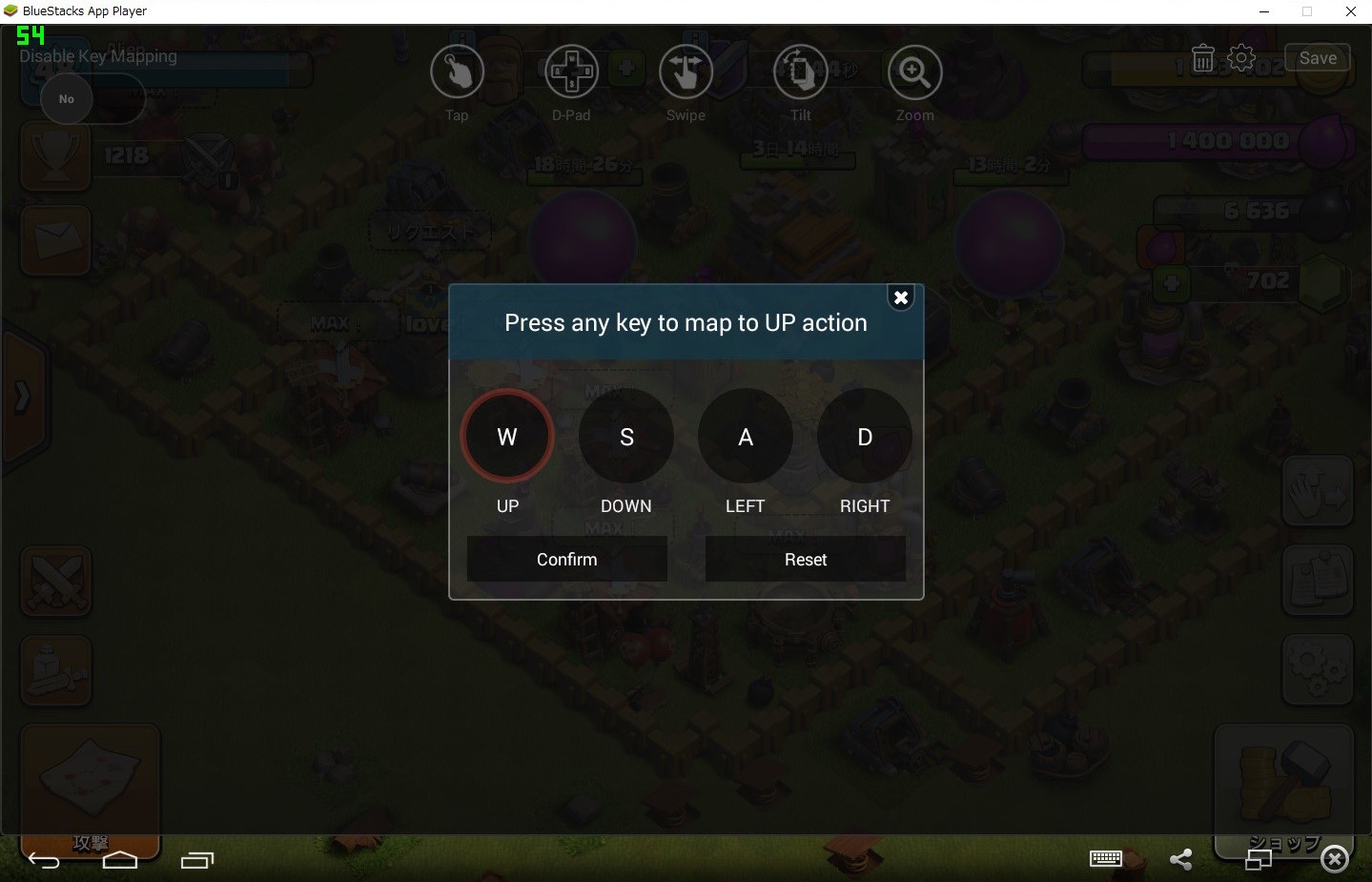Go to Android home screen
The width and height of the screenshot is (1372, 882).
120,860
